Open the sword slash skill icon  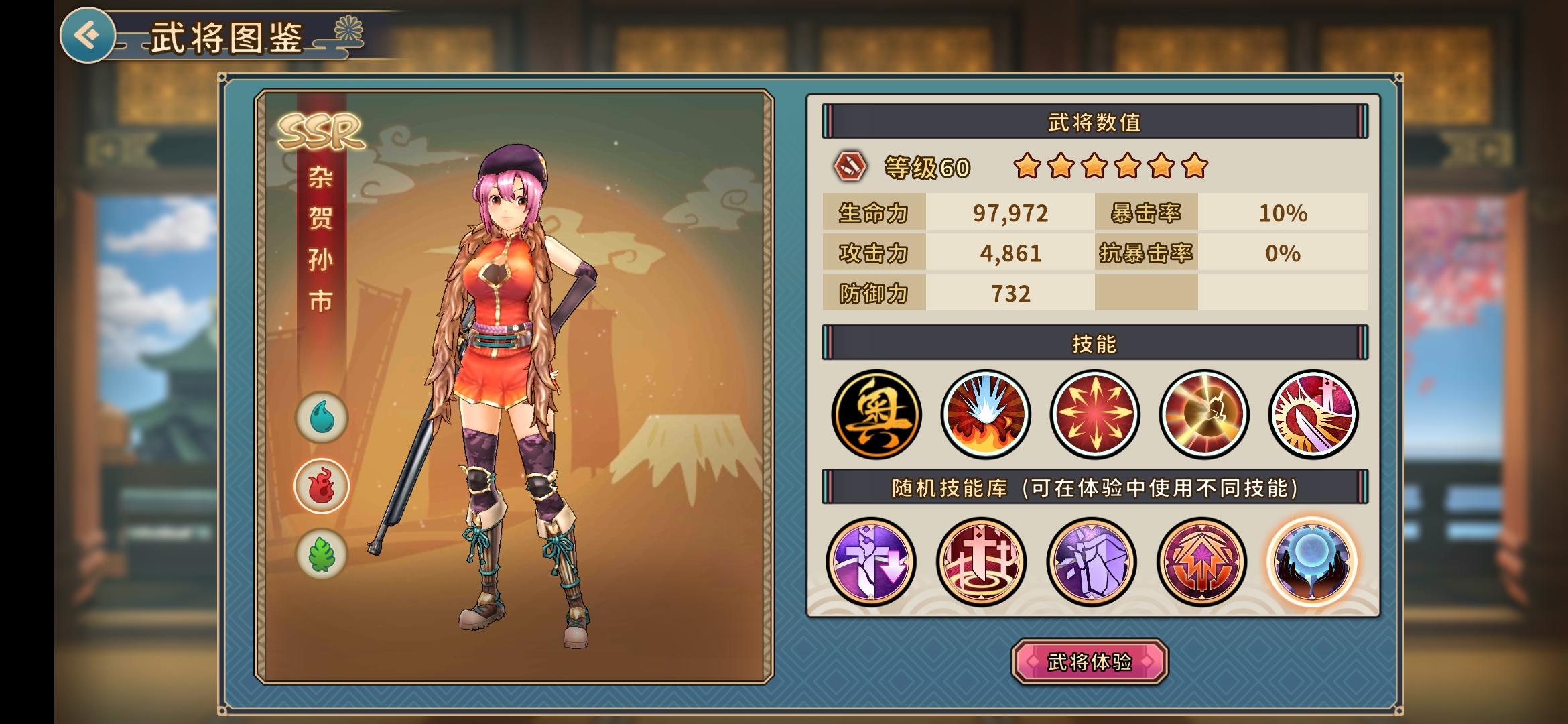[1313, 414]
